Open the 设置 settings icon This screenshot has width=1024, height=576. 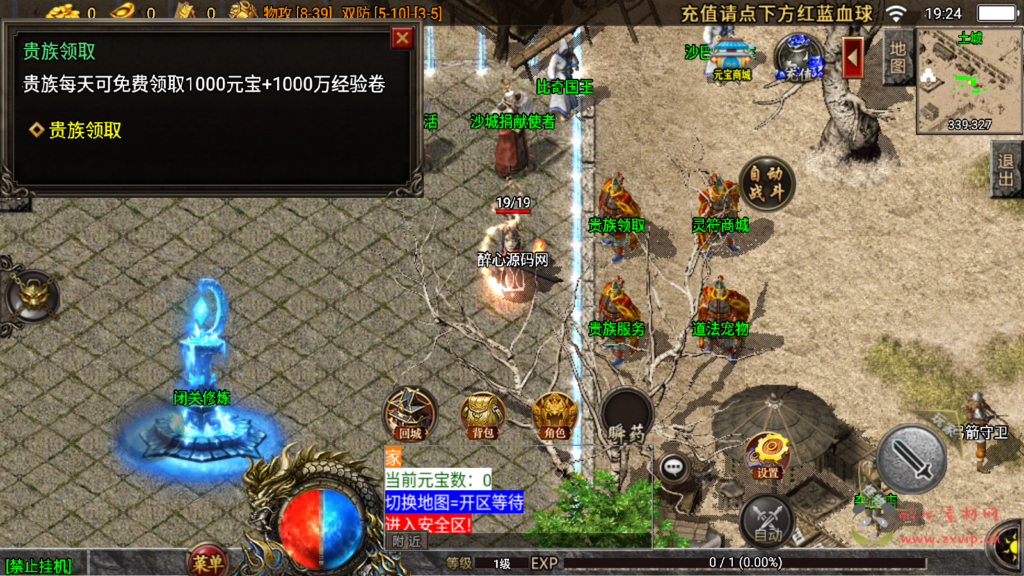pos(768,456)
